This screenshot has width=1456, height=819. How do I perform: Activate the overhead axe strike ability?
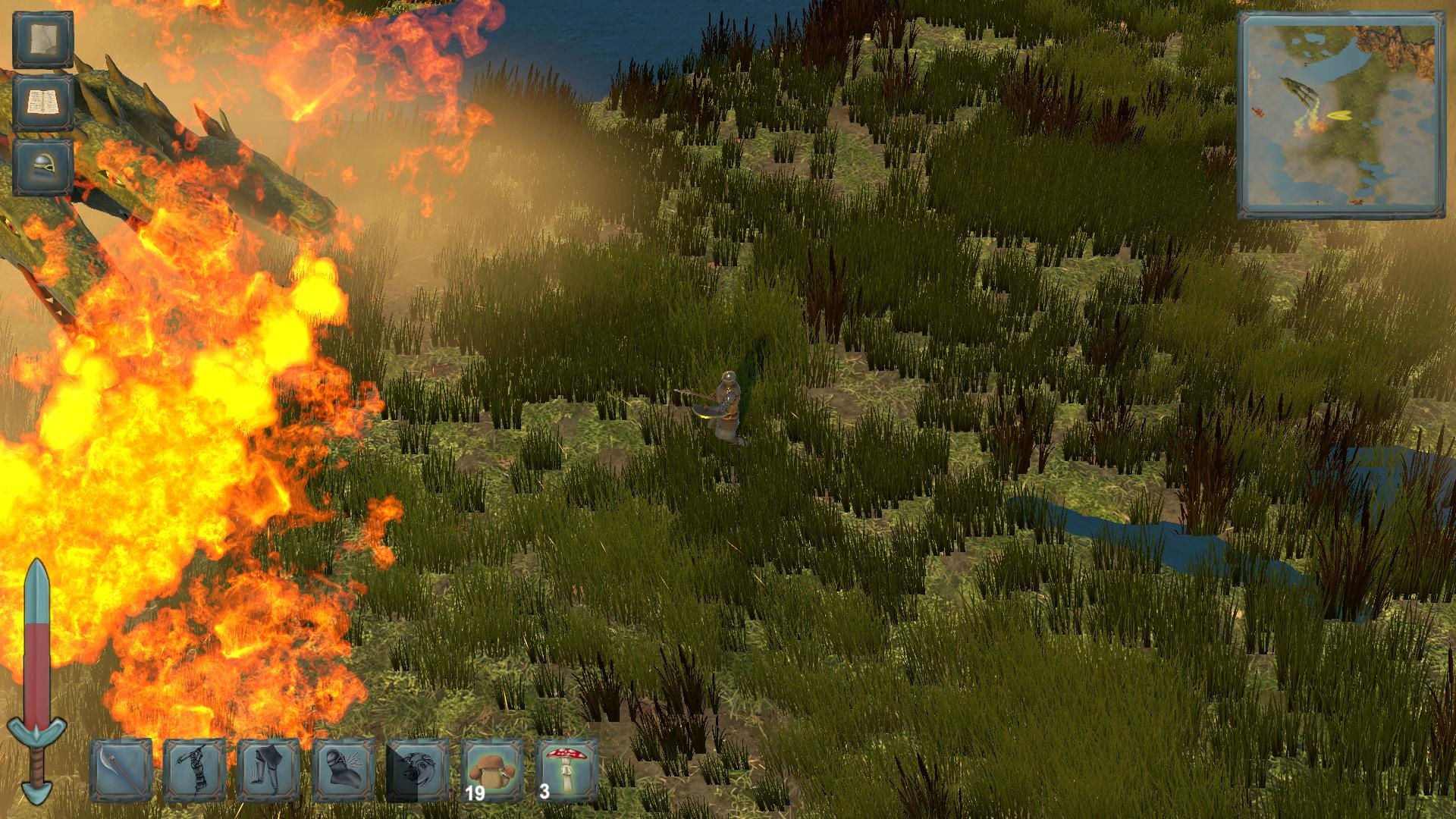[195, 770]
